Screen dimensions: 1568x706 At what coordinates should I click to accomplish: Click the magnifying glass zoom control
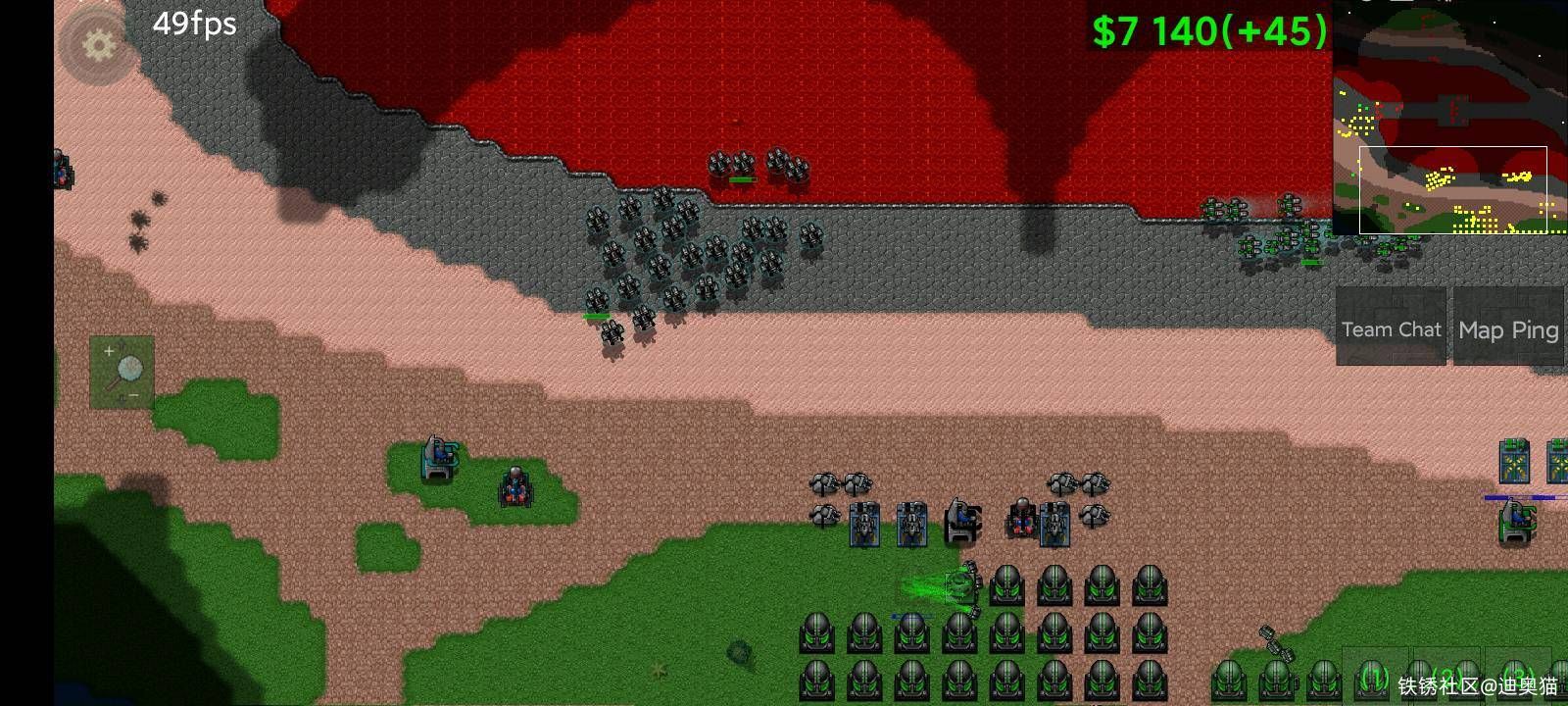pos(122,372)
